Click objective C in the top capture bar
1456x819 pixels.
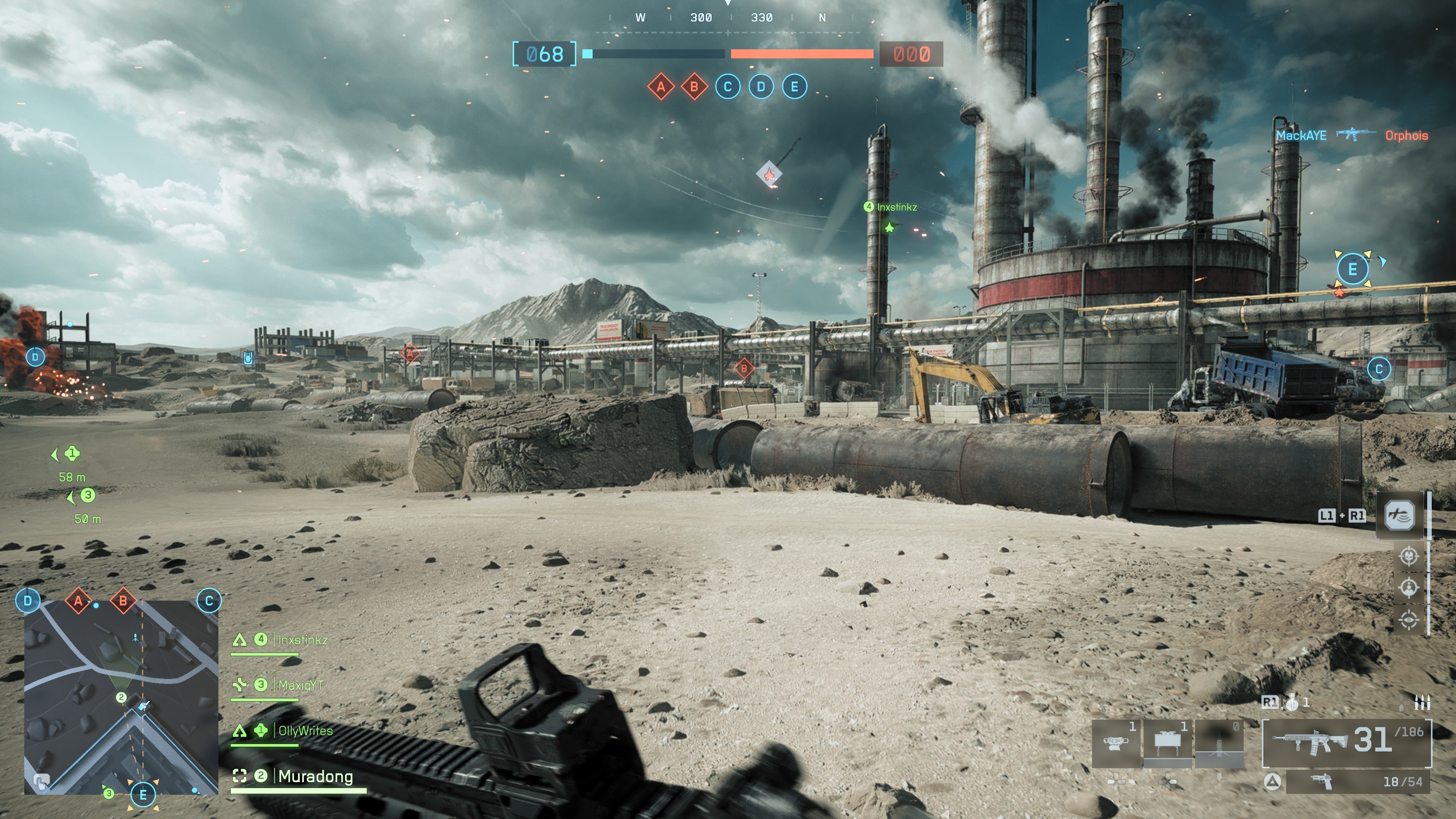[x=728, y=87]
